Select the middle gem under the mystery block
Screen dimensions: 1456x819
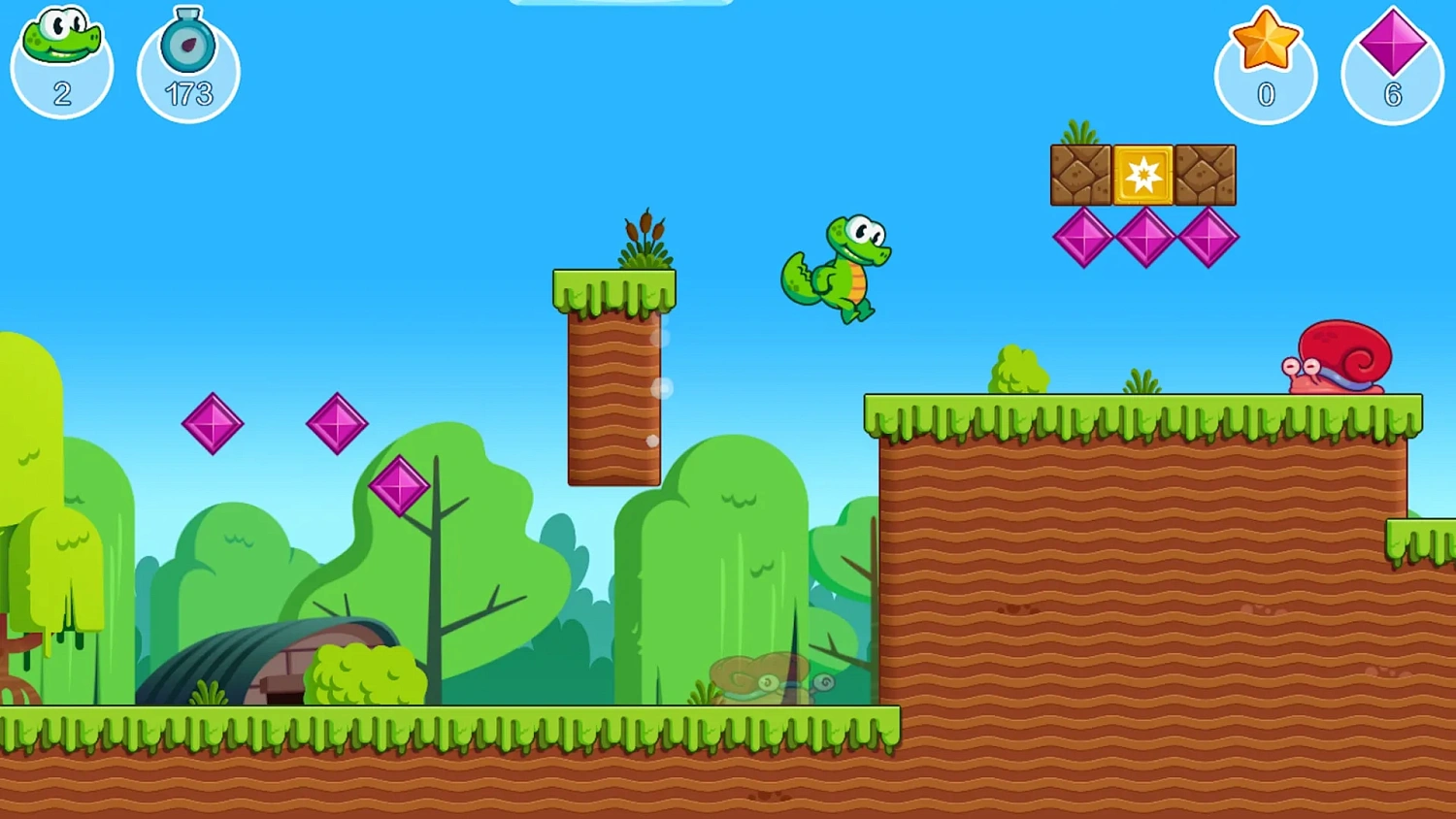click(x=1146, y=235)
